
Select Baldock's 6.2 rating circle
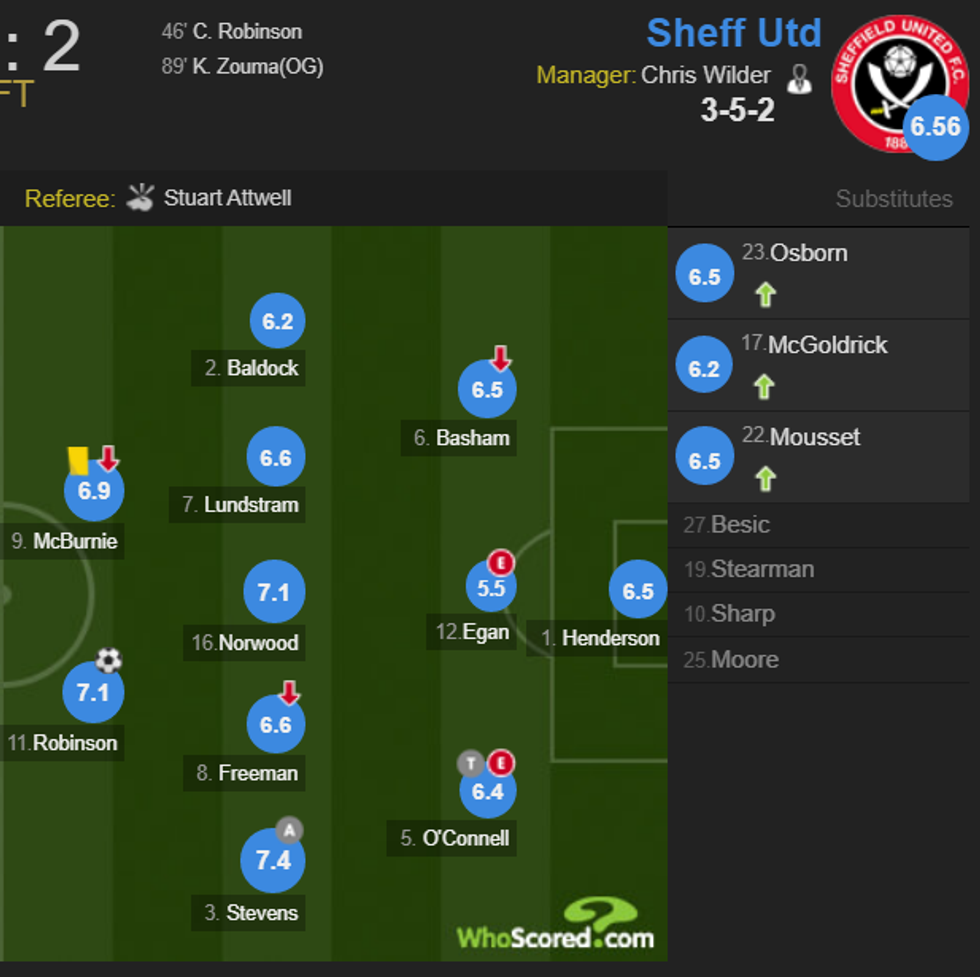click(x=277, y=321)
